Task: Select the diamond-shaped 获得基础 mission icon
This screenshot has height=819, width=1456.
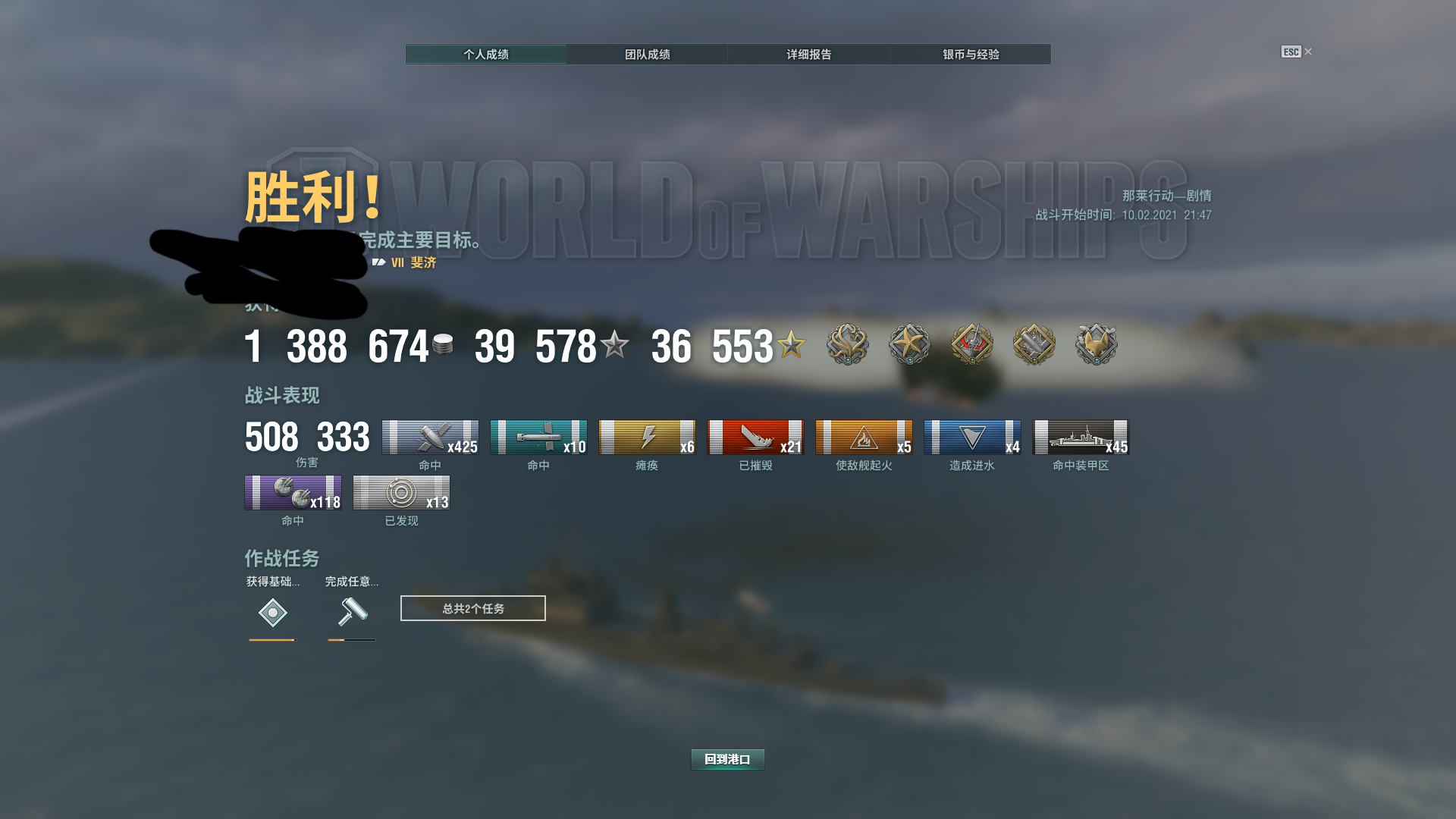Action: pos(272,613)
